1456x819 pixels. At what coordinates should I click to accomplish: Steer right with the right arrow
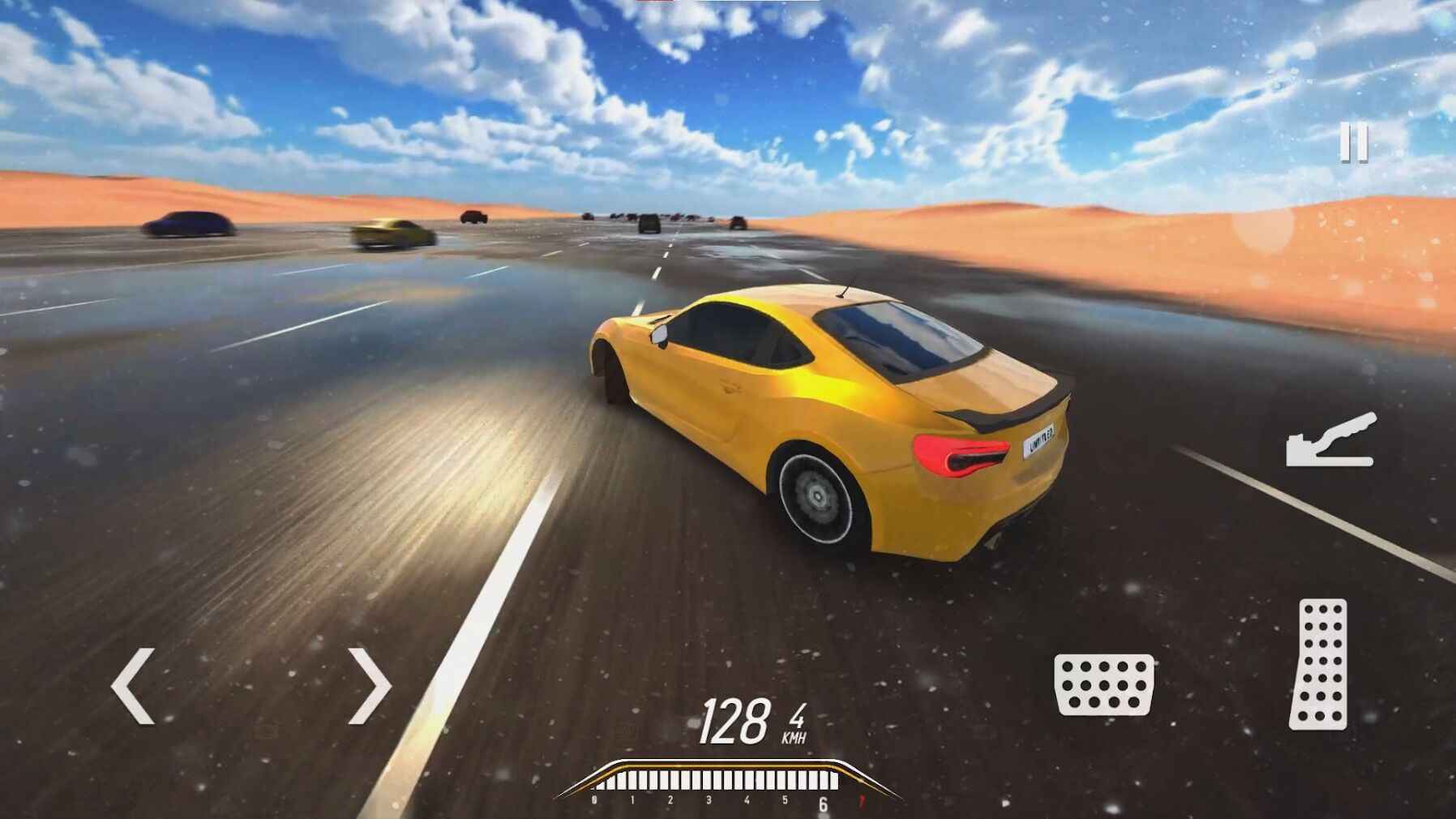[370, 685]
